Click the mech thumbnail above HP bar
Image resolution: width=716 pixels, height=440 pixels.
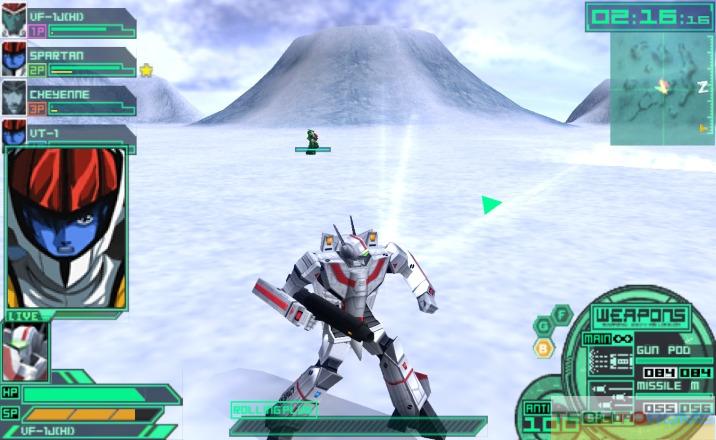(25, 352)
